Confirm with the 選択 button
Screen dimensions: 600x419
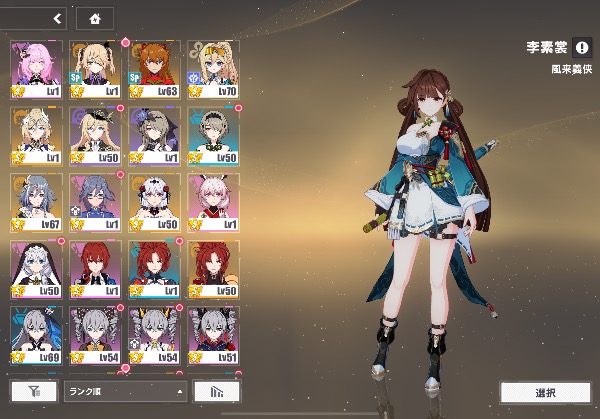click(544, 392)
